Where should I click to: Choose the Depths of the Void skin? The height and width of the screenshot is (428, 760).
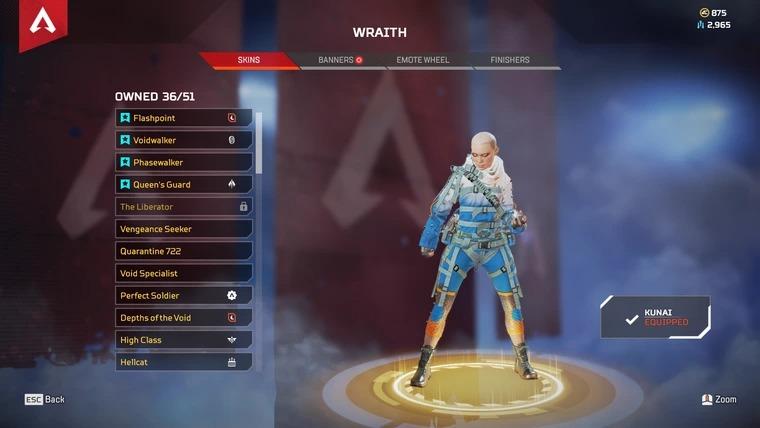184,318
